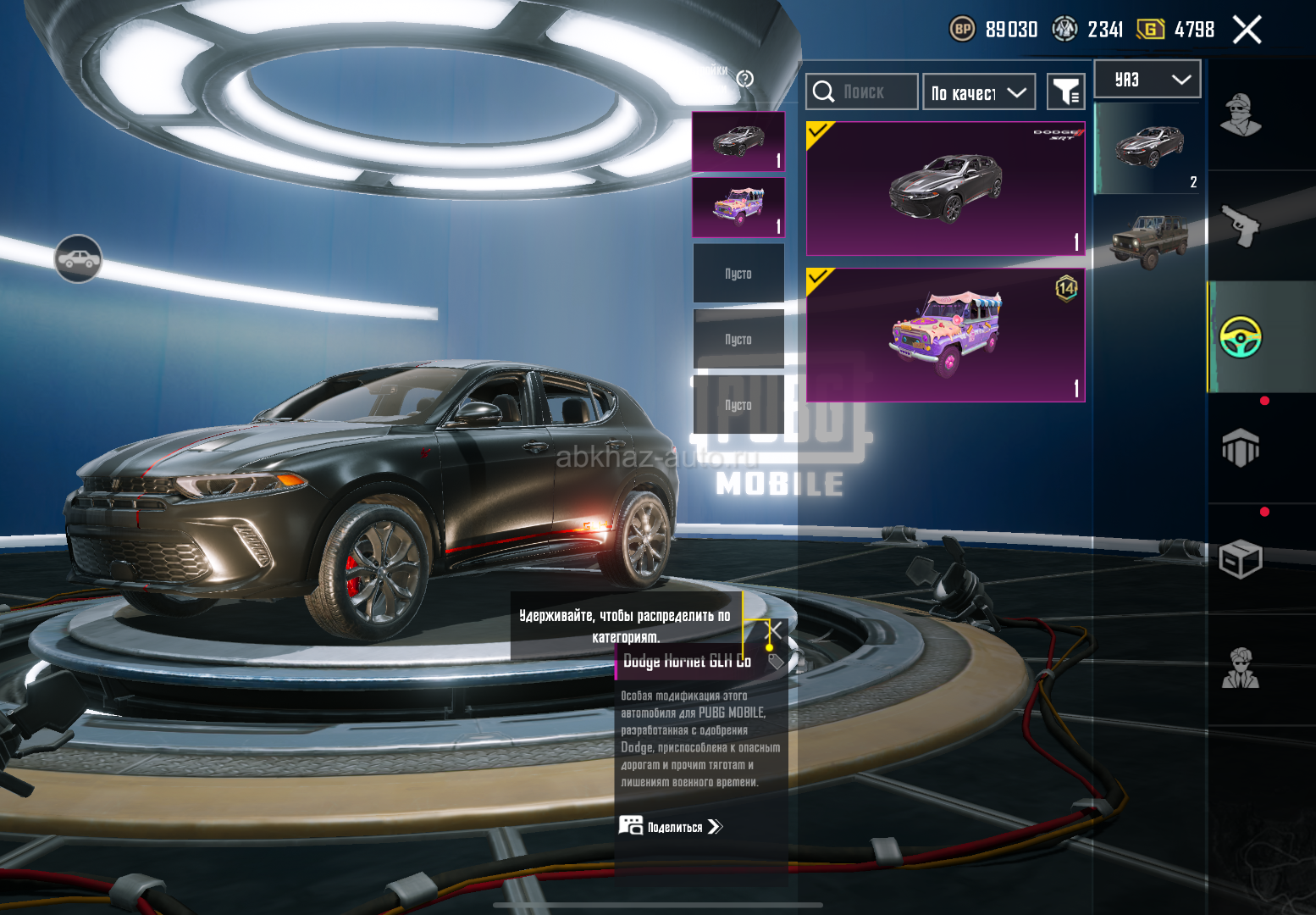Select the equipped candy UAZ slot thumbnail

tap(738, 208)
